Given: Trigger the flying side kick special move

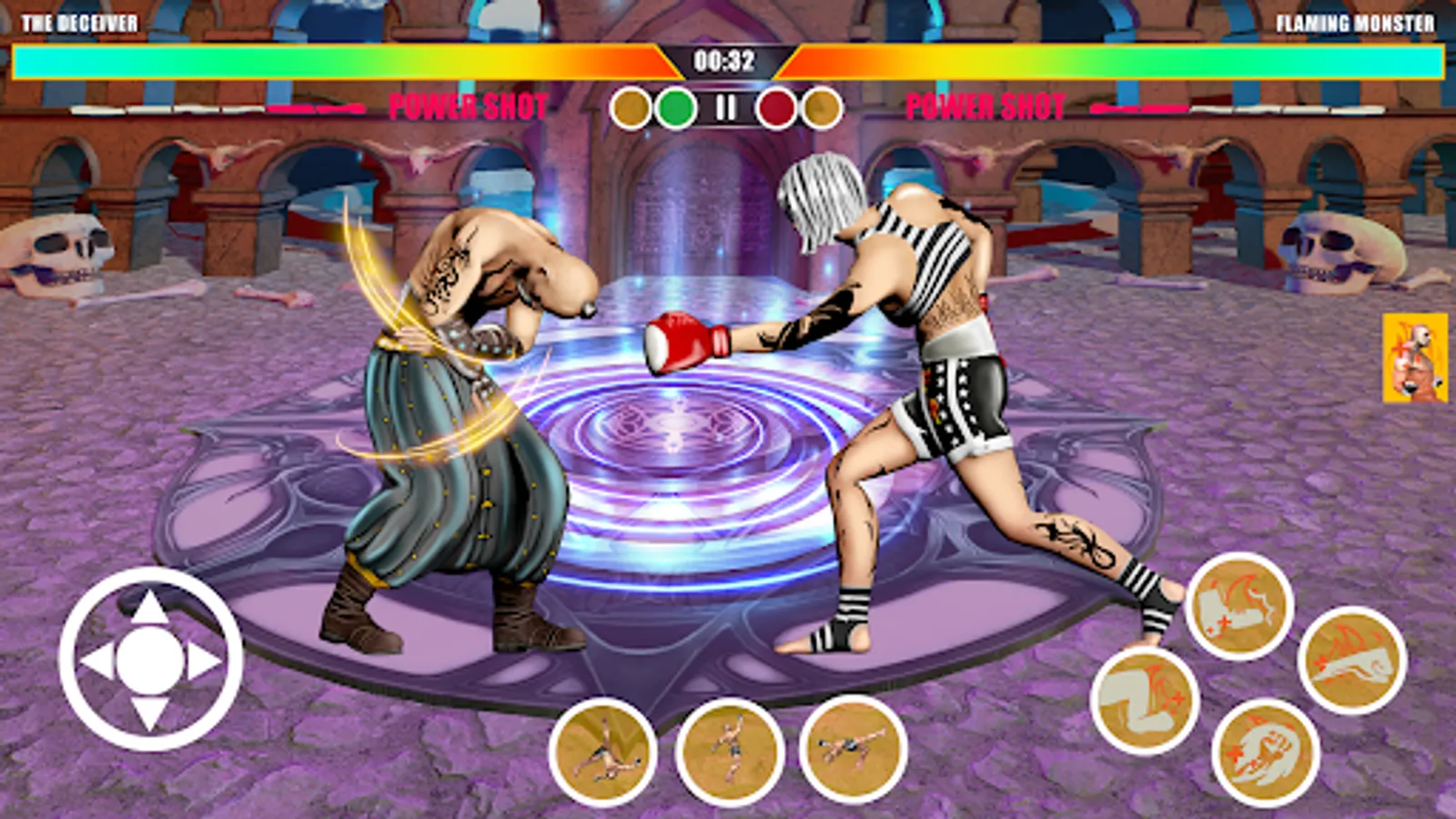Looking at the screenshot, I should (x=853, y=749).
